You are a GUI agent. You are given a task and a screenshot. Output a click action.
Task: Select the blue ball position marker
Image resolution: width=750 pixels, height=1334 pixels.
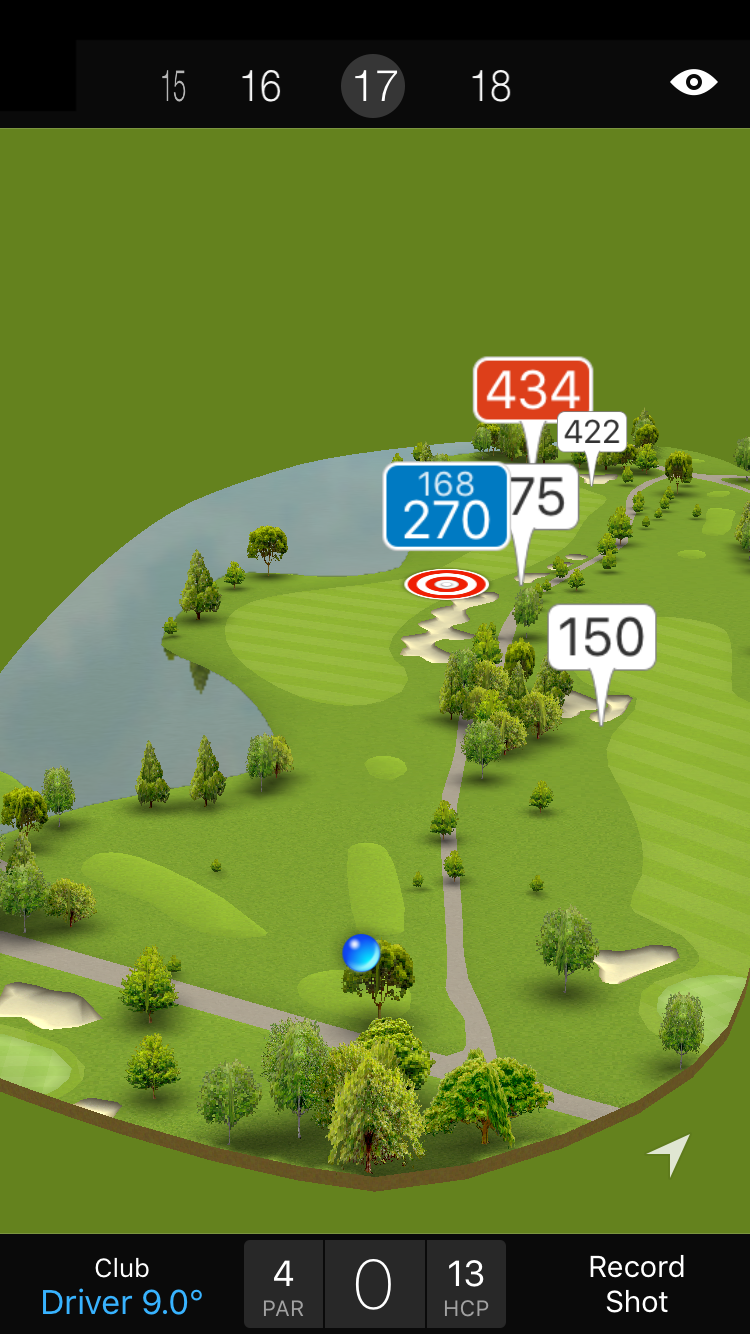coord(360,953)
